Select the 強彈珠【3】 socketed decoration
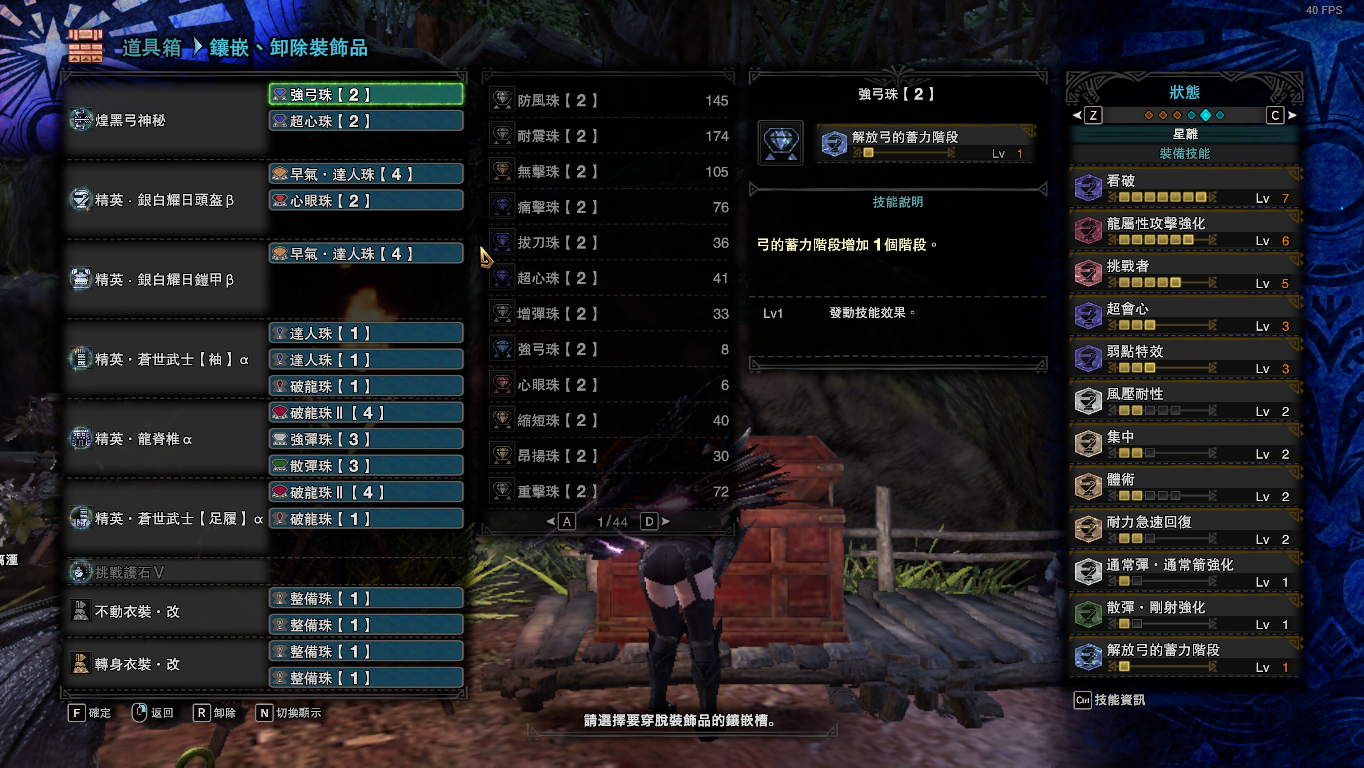This screenshot has height=768, width=1364. pyautogui.click(x=366, y=439)
